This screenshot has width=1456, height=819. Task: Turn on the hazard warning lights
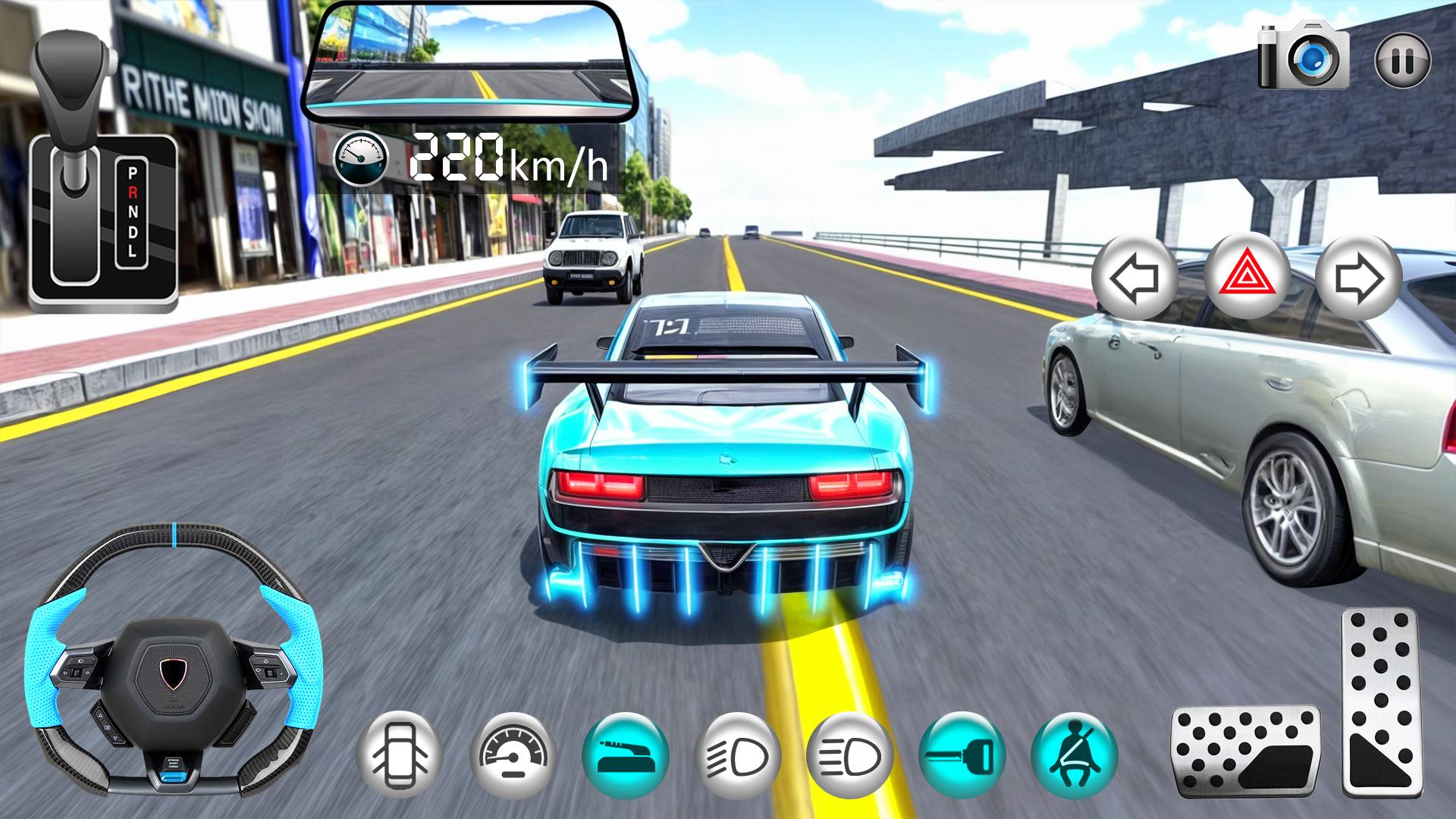pos(1247,278)
